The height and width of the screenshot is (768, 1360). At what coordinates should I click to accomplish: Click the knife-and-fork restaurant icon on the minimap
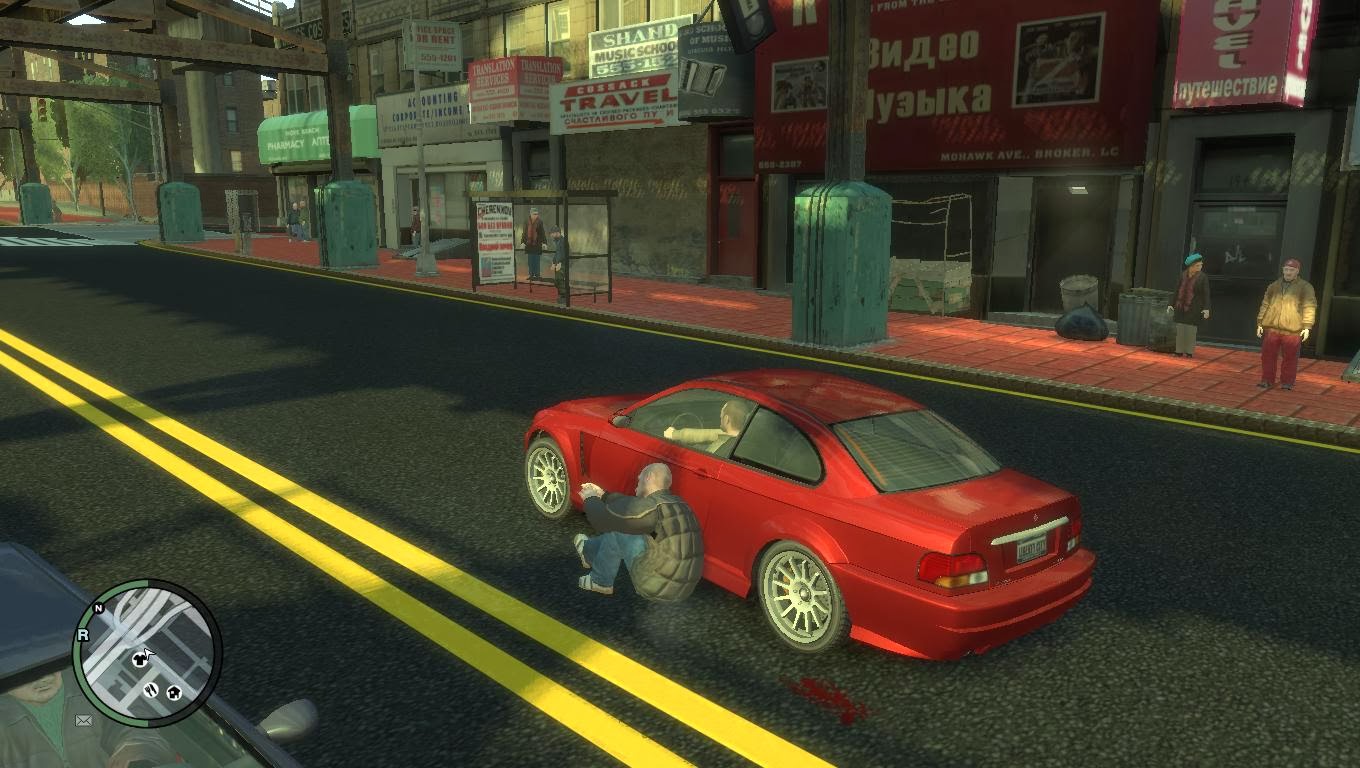tap(150, 690)
